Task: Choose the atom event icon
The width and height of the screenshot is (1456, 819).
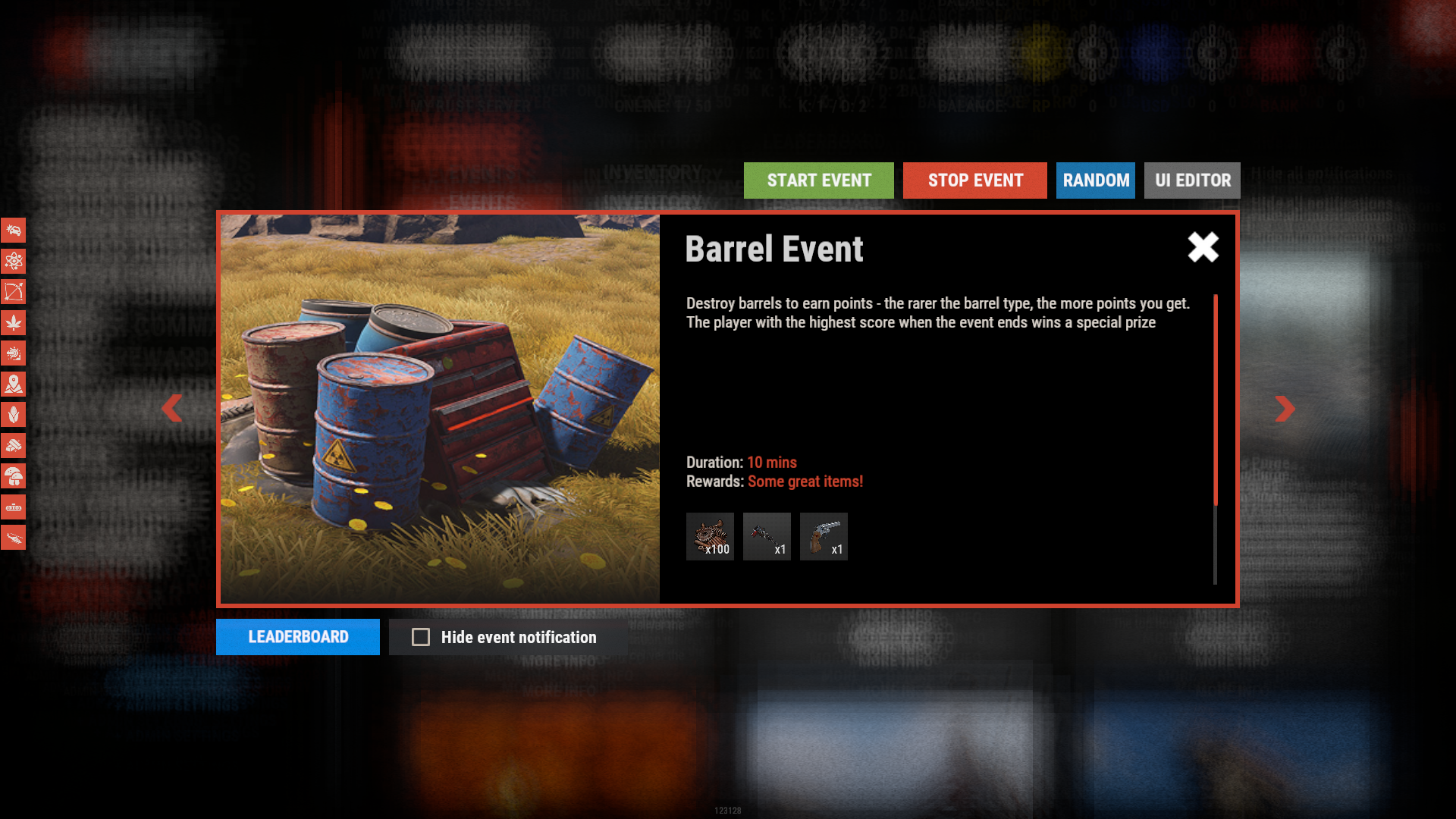Action: click(14, 262)
